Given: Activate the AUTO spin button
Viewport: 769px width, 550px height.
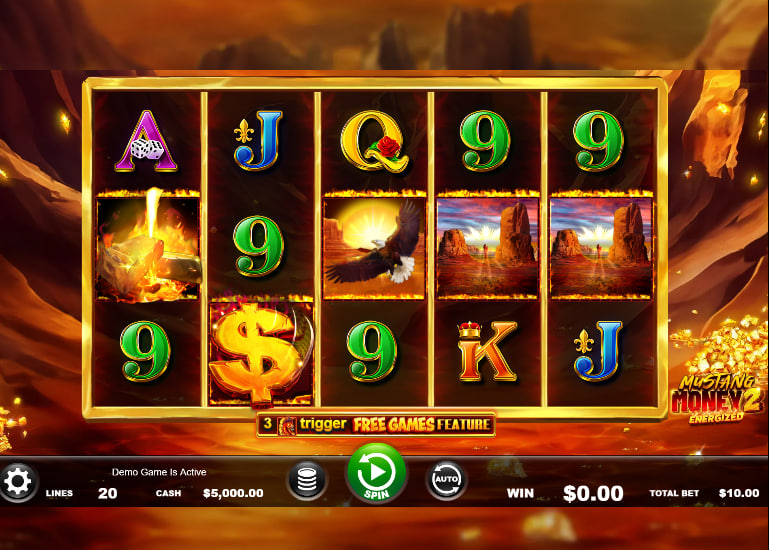Looking at the screenshot, I should point(446,481).
